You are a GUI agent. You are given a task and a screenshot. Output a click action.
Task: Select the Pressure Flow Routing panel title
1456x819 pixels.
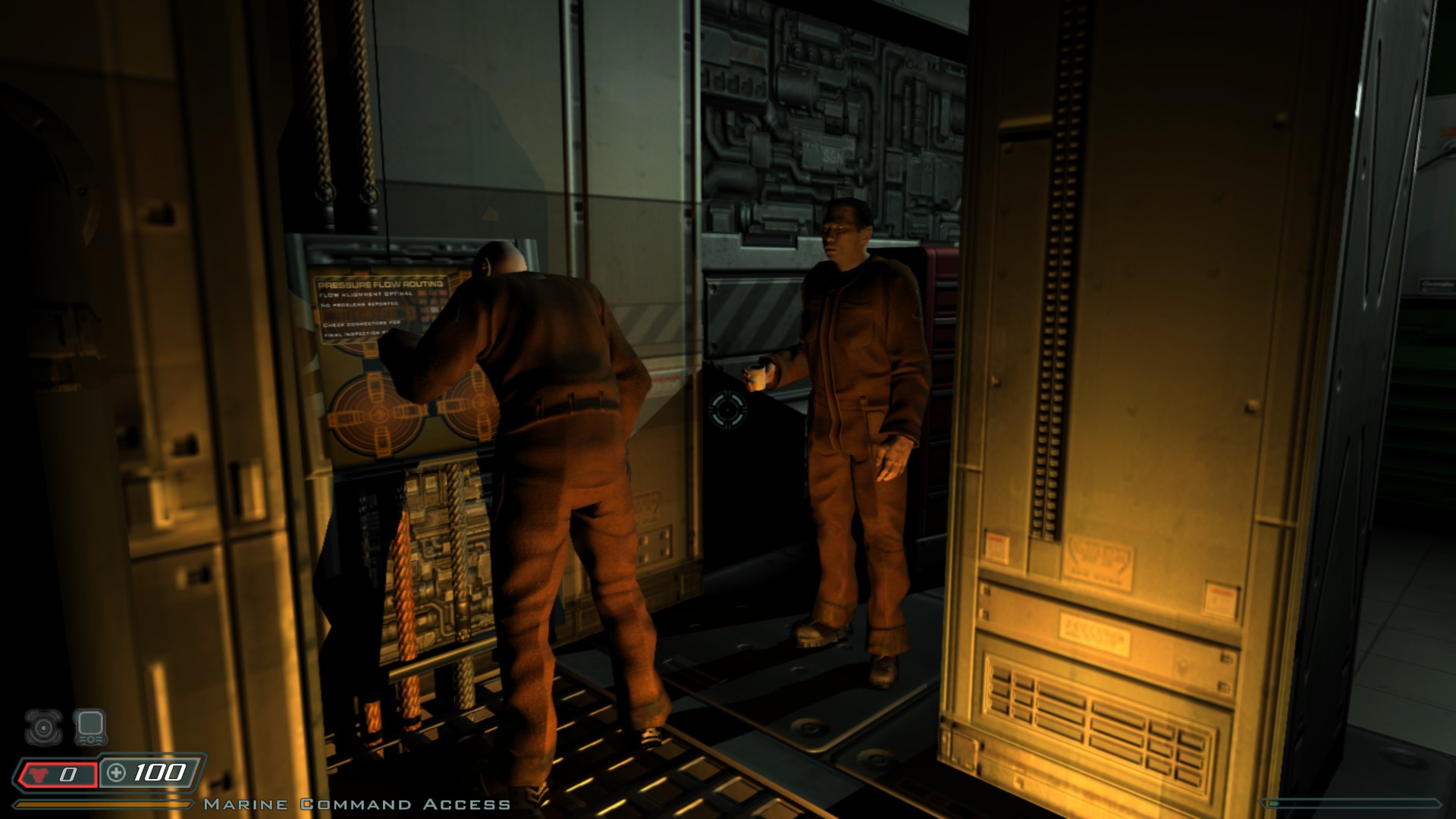(381, 284)
